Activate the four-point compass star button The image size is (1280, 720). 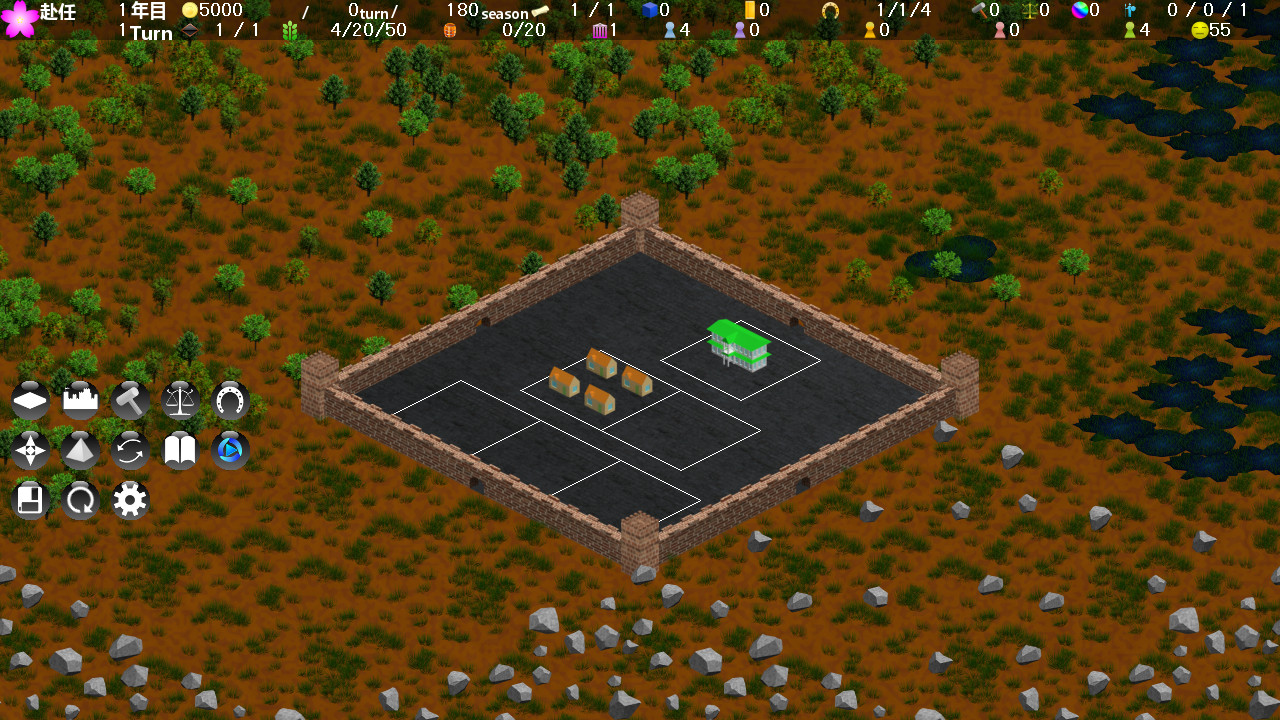(x=31, y=450)
